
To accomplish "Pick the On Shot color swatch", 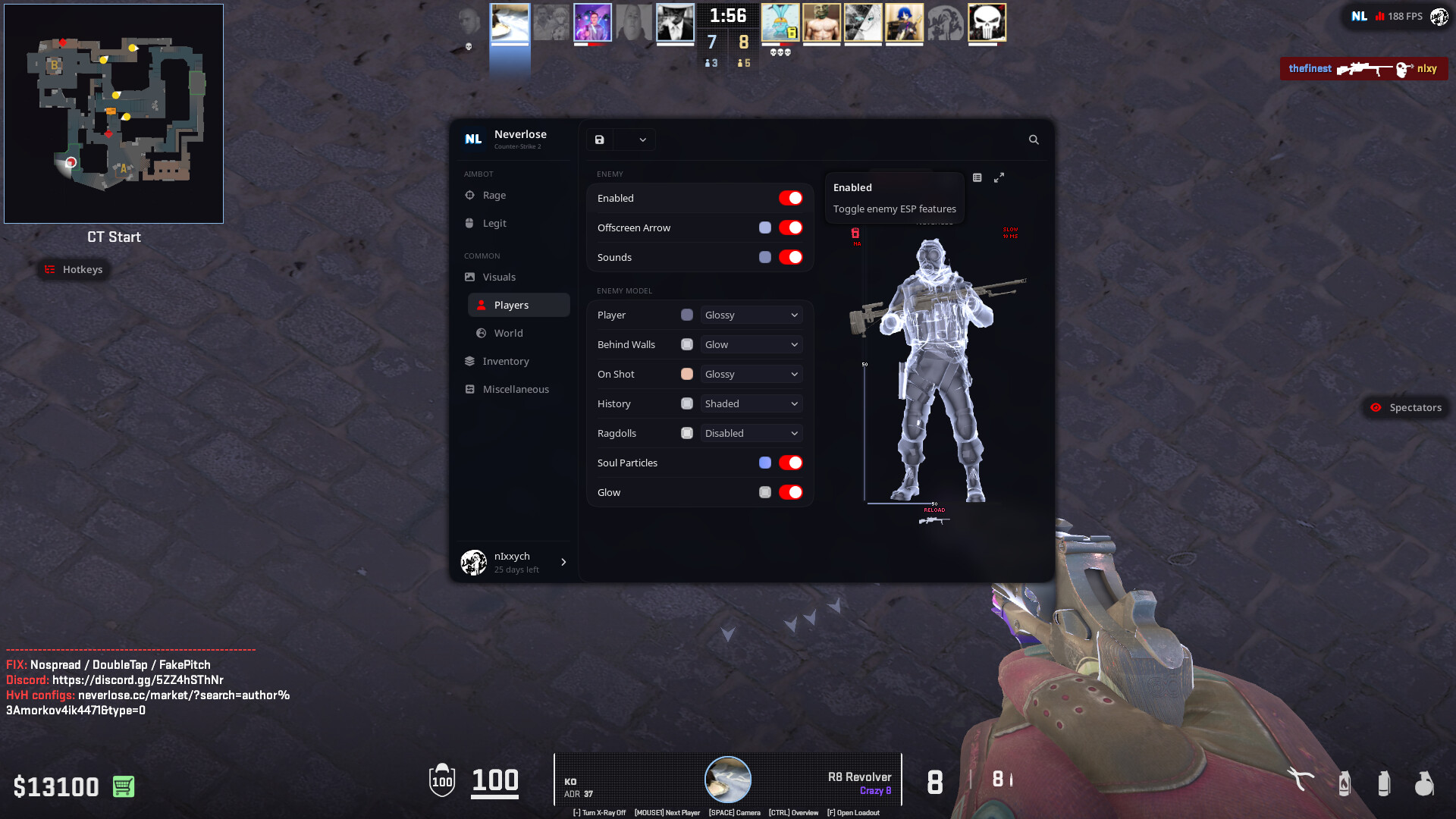I will click(x=687, y=374).
